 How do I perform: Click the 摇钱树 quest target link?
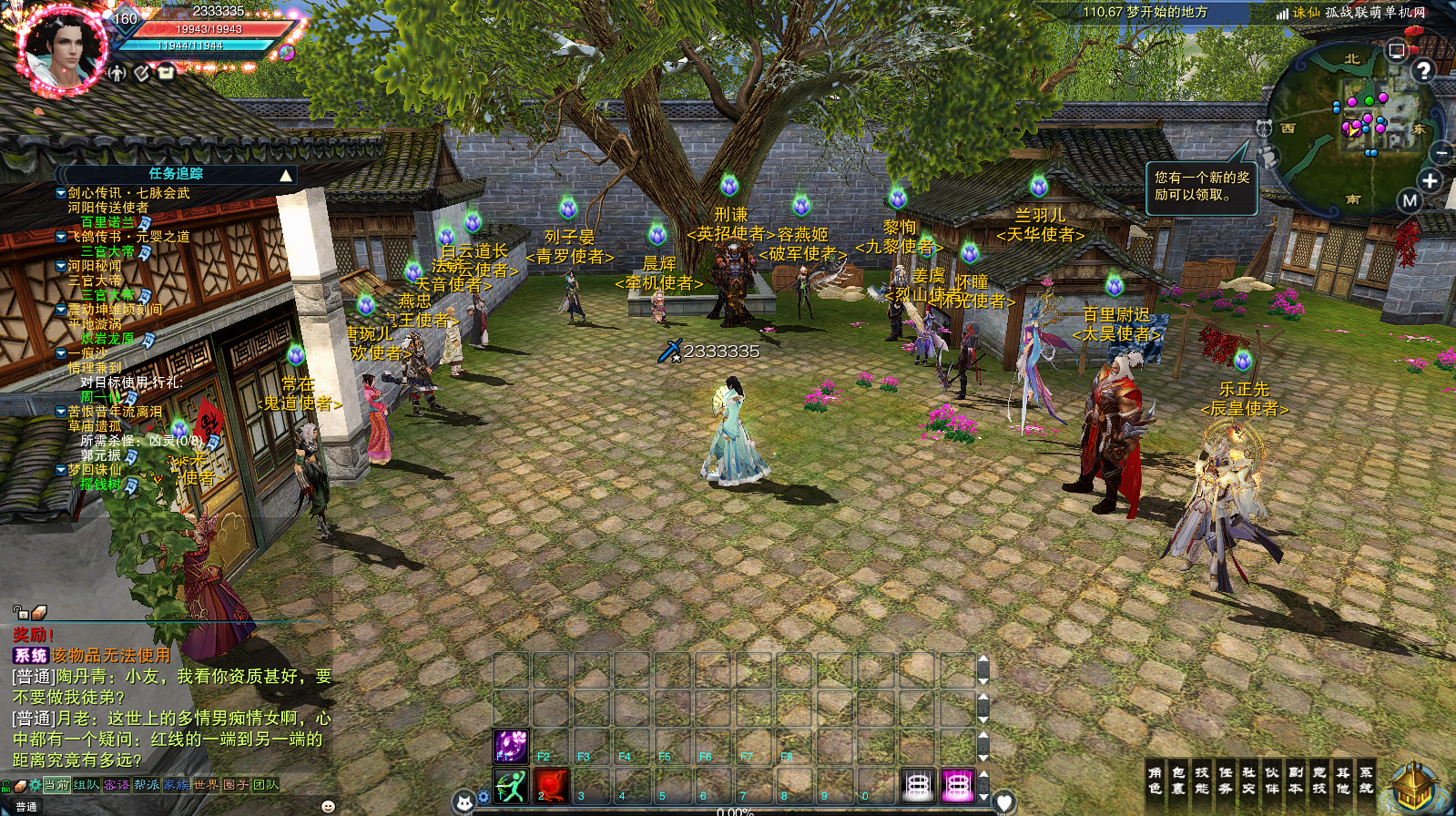coord(100,484)
